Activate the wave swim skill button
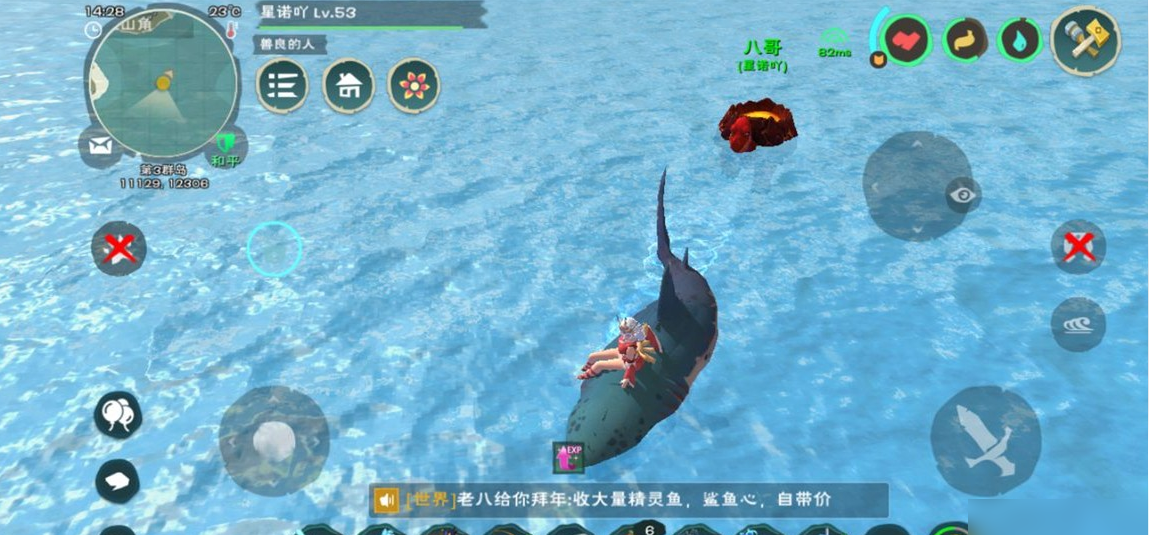This screenshot has height=535, width=1149. (1078, 324)
